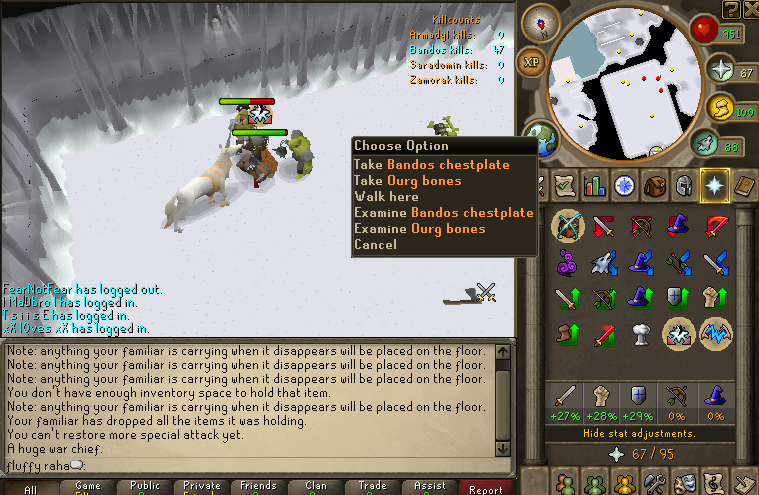Click the compass to face north
This screenshot has width=759, height=495.
click(x=546, y=19)
